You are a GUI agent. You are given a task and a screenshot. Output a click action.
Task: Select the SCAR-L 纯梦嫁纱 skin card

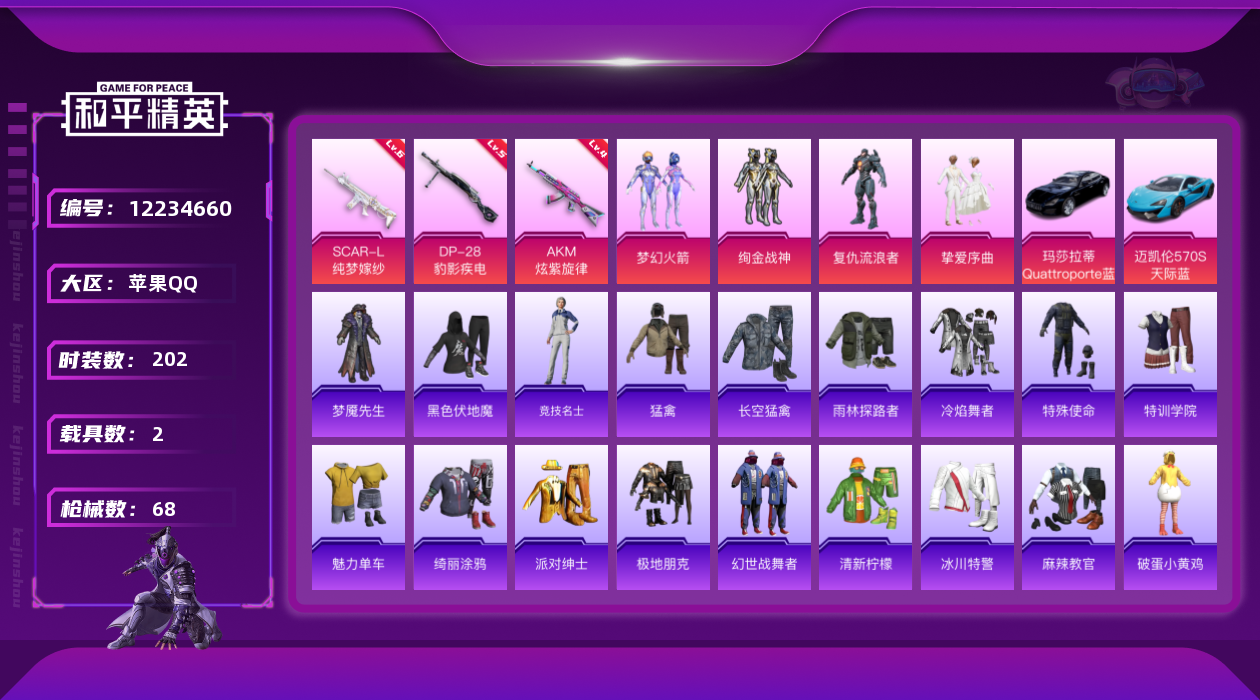358,211
